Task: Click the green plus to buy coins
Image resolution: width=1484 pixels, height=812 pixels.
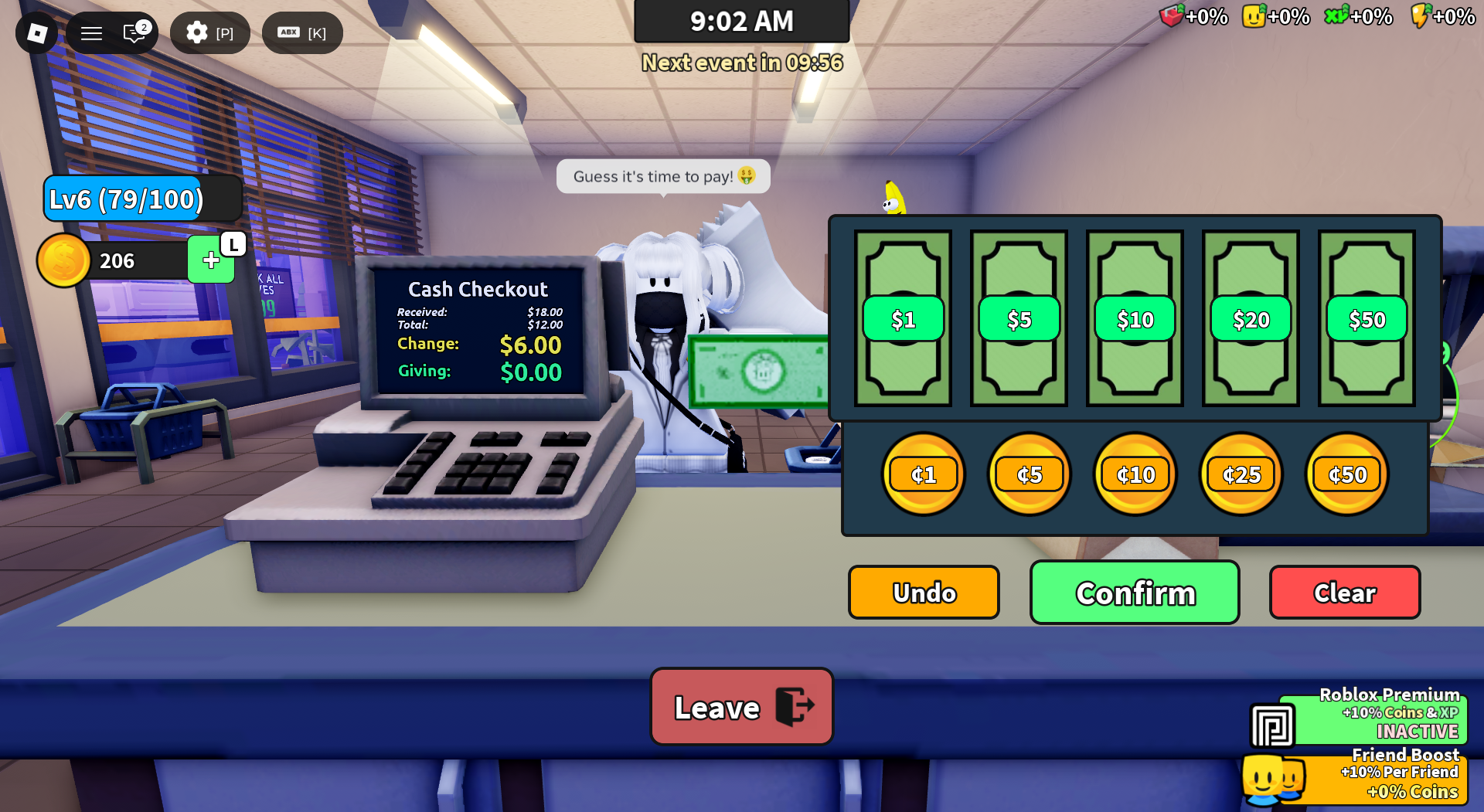Action: [x=210, y=260]
